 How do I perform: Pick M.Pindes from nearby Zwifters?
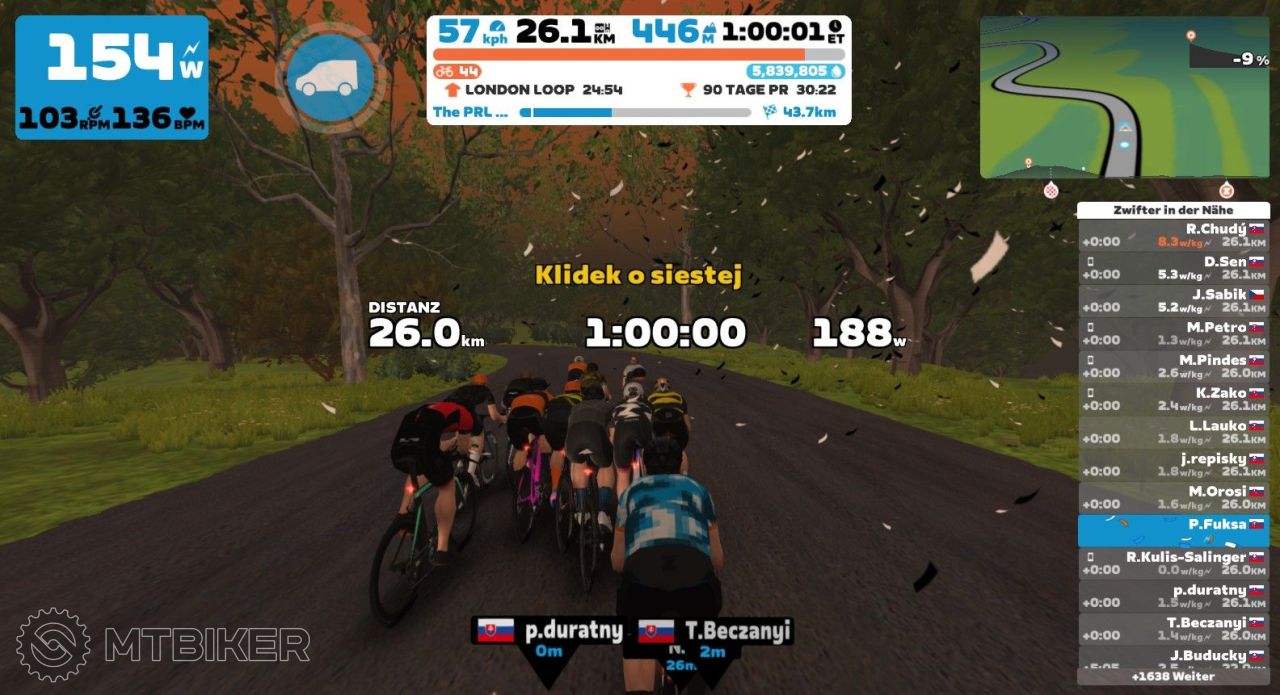pyautogui.click(x=1173, y=367)
